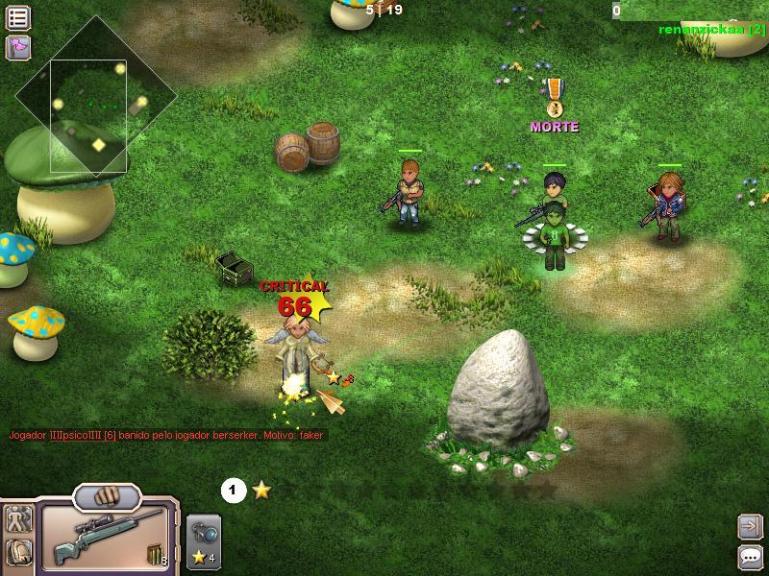The image size is (769, 576).
Task: Click the exit arrow button
Action: click(750, 526)
